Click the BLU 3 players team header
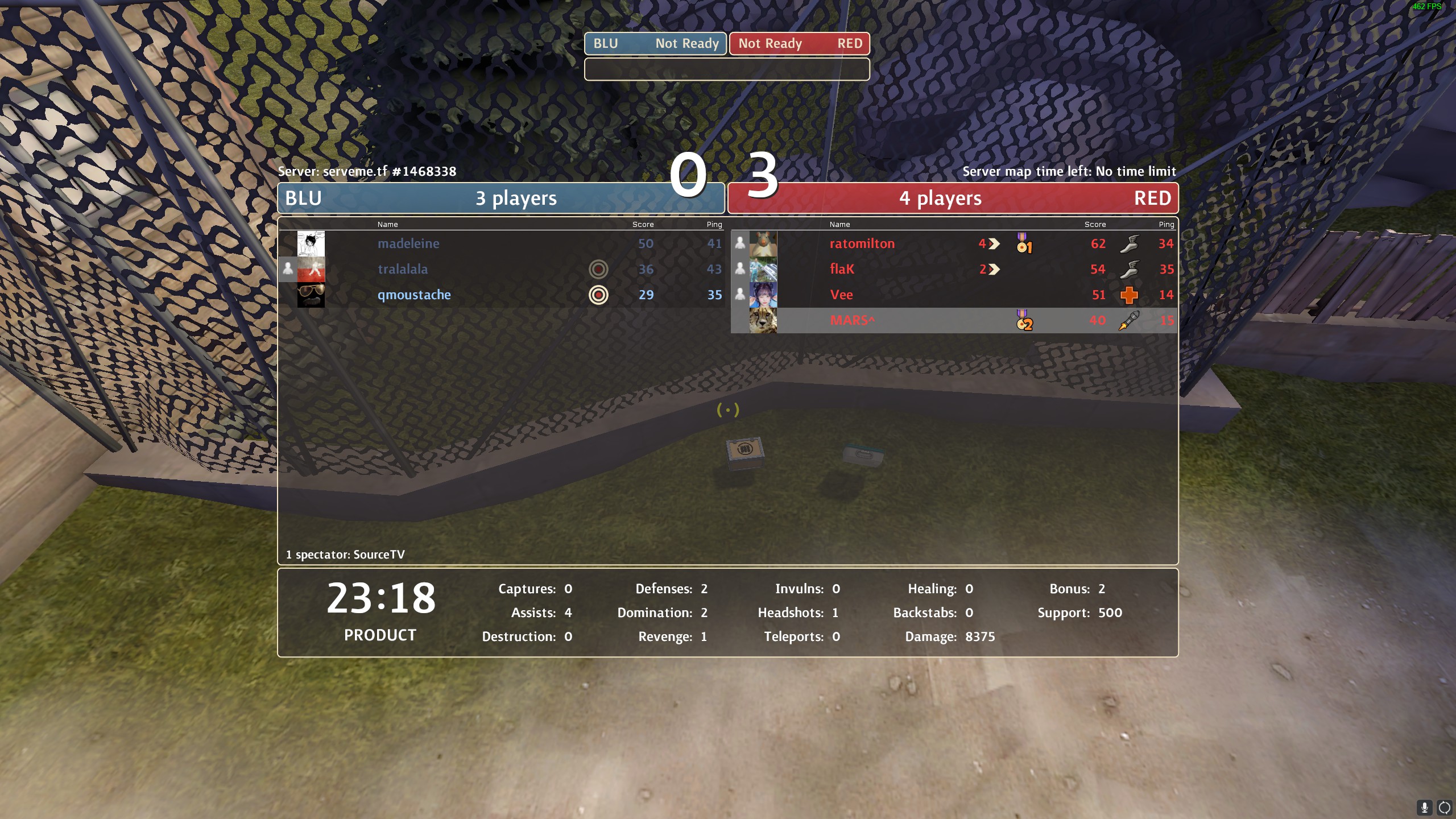Image resolution: width=1456 pixels, height=819 pixels. pos(500,198)
